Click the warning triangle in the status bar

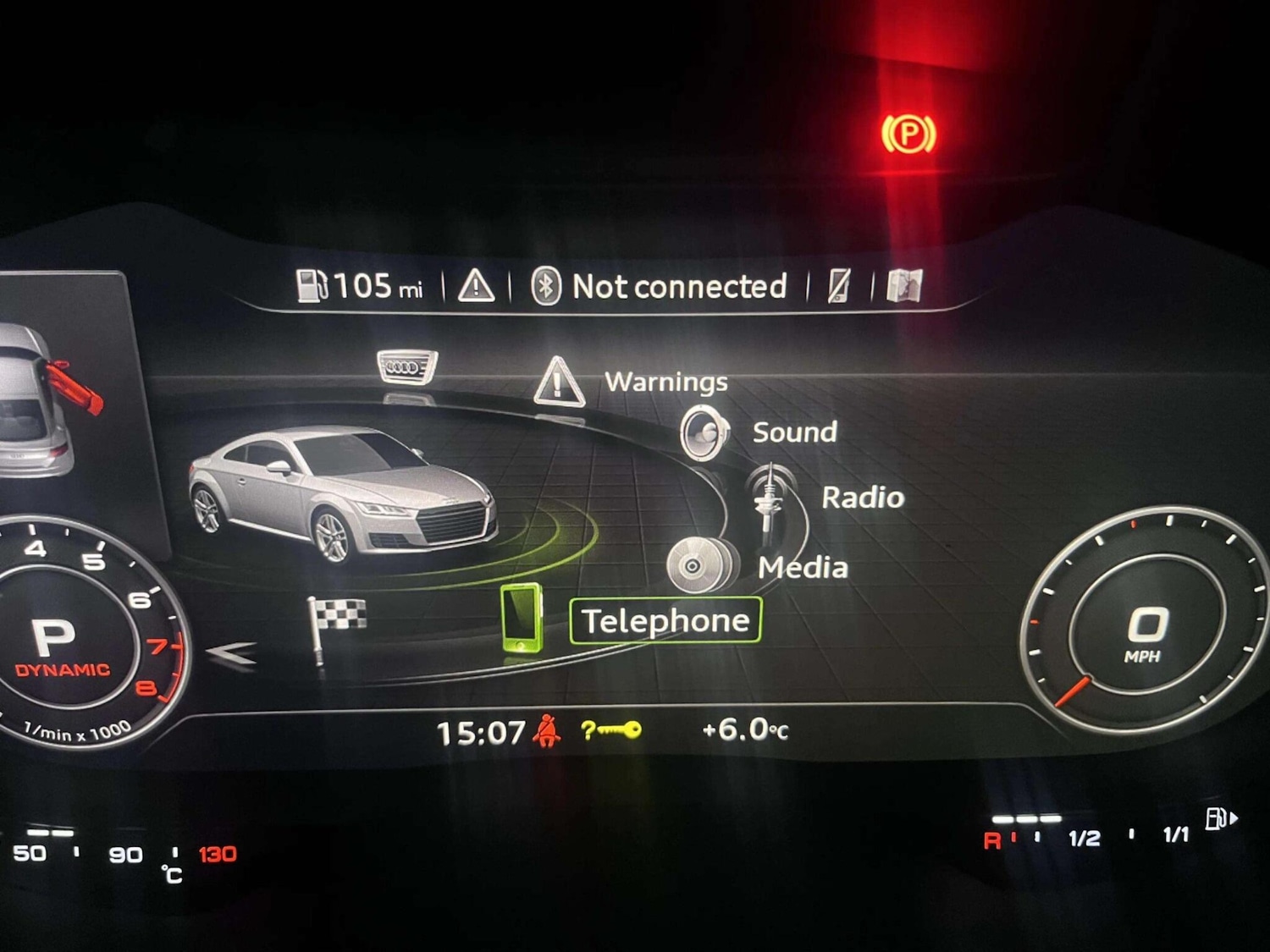click(477, 287)
